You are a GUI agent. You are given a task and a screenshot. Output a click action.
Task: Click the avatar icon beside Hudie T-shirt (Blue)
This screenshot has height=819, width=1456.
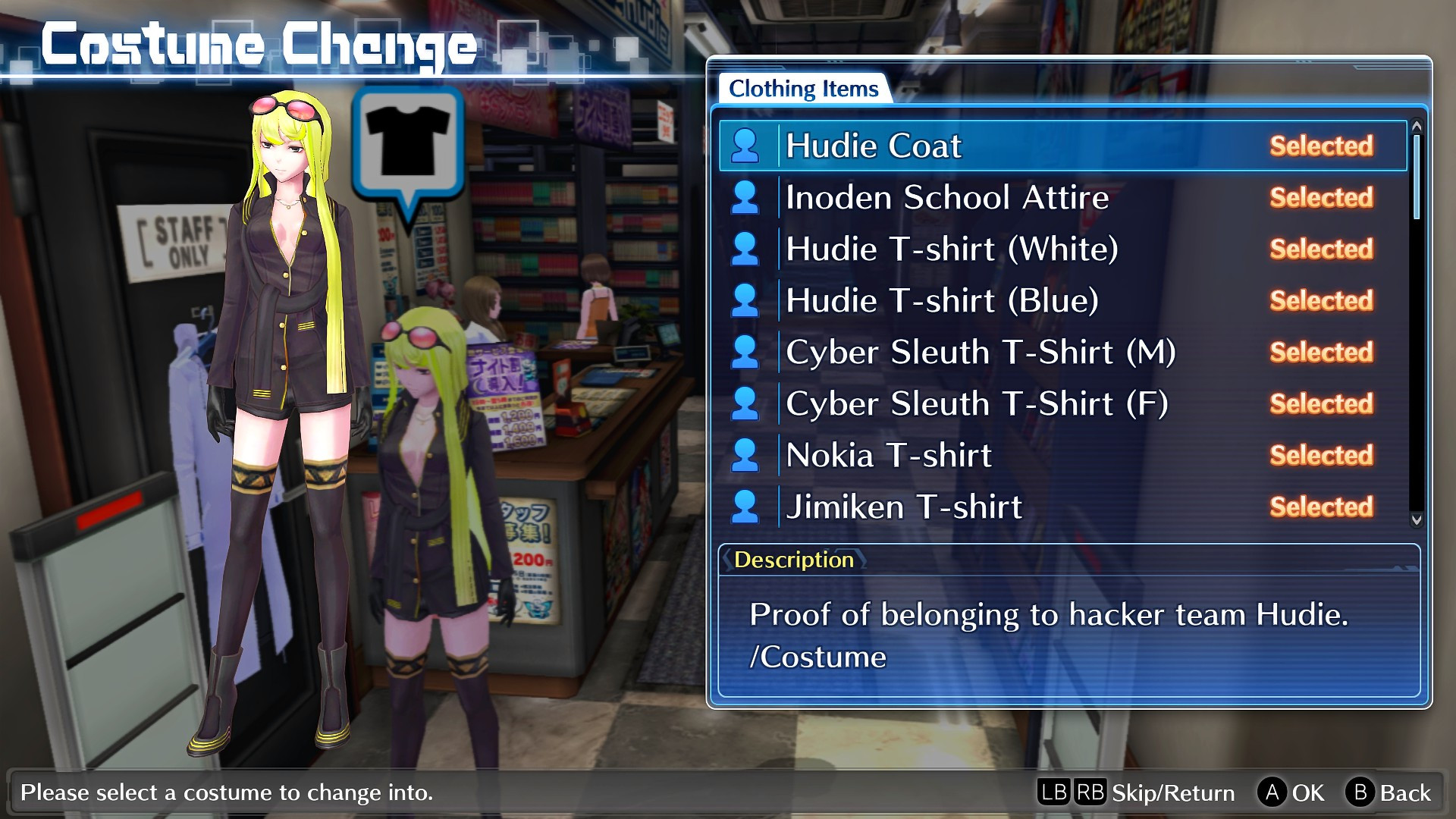(x=747, y=300)
